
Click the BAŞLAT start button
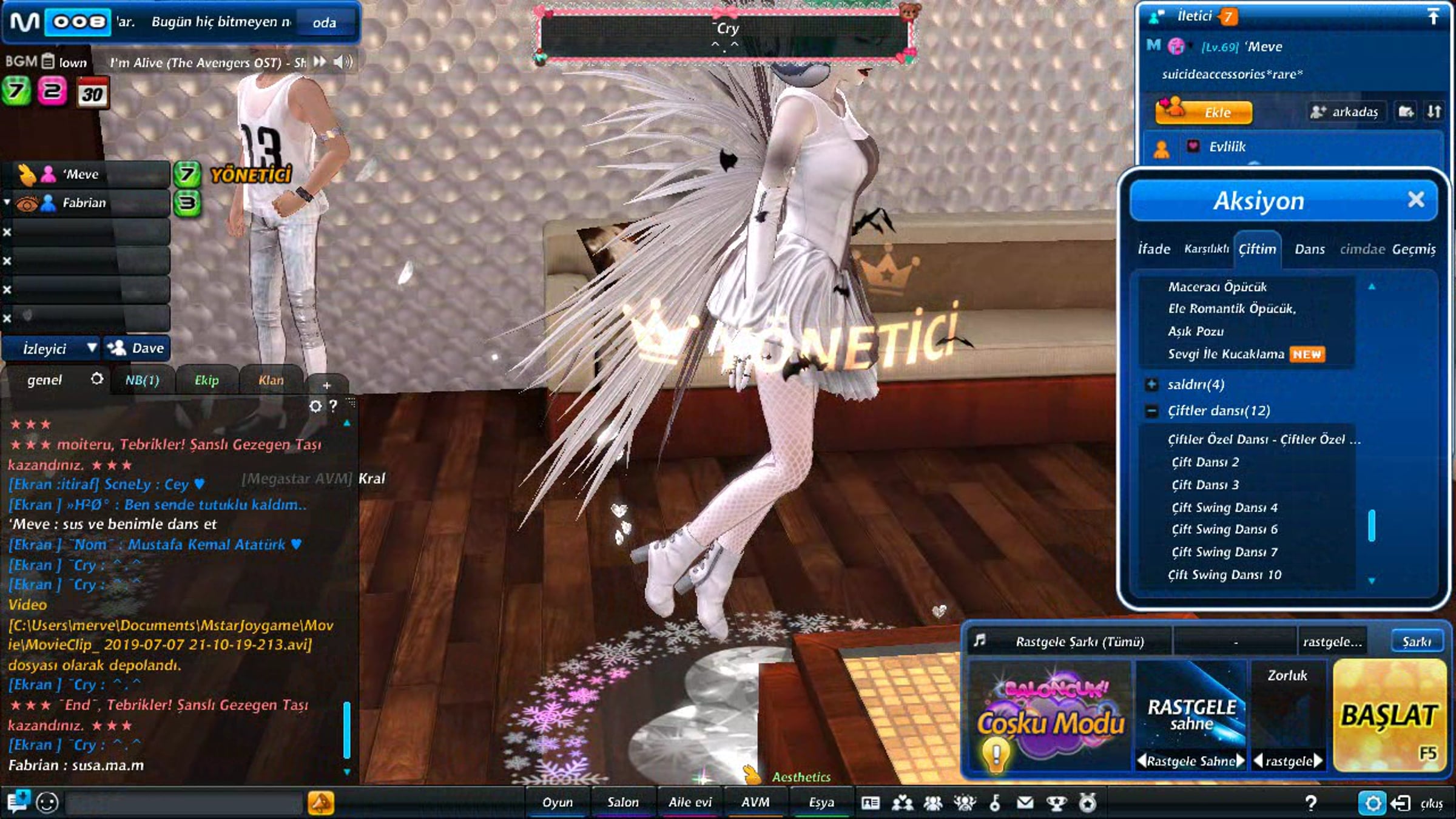click(1389, 716)
